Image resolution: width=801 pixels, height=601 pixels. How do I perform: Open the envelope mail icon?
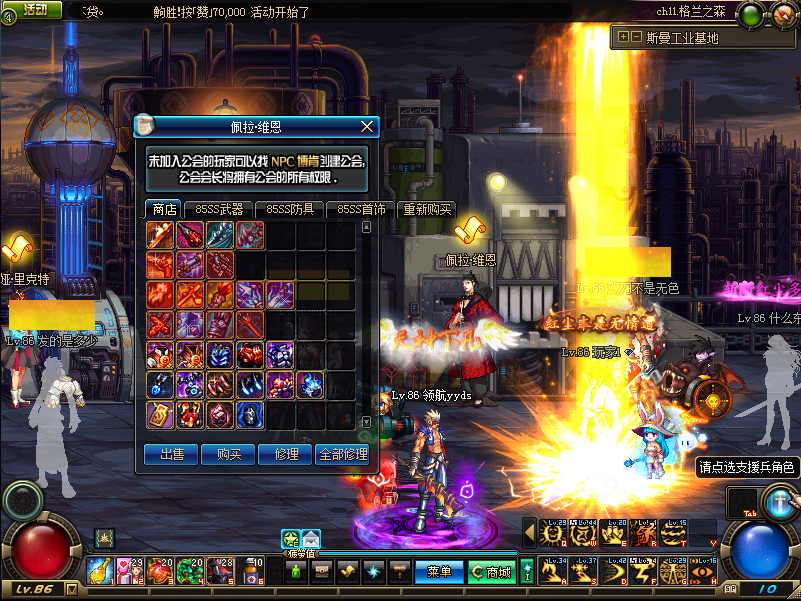[x=311, y=538]
